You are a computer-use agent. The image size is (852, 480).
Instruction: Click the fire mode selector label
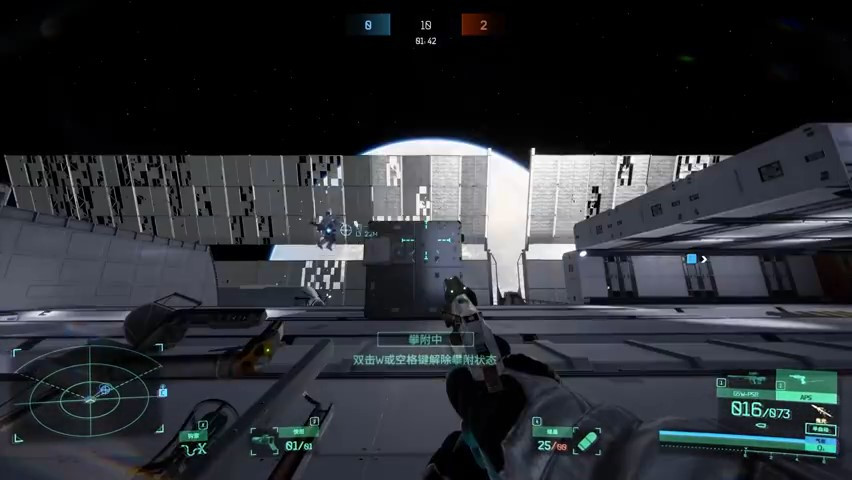tap(823, 427)
